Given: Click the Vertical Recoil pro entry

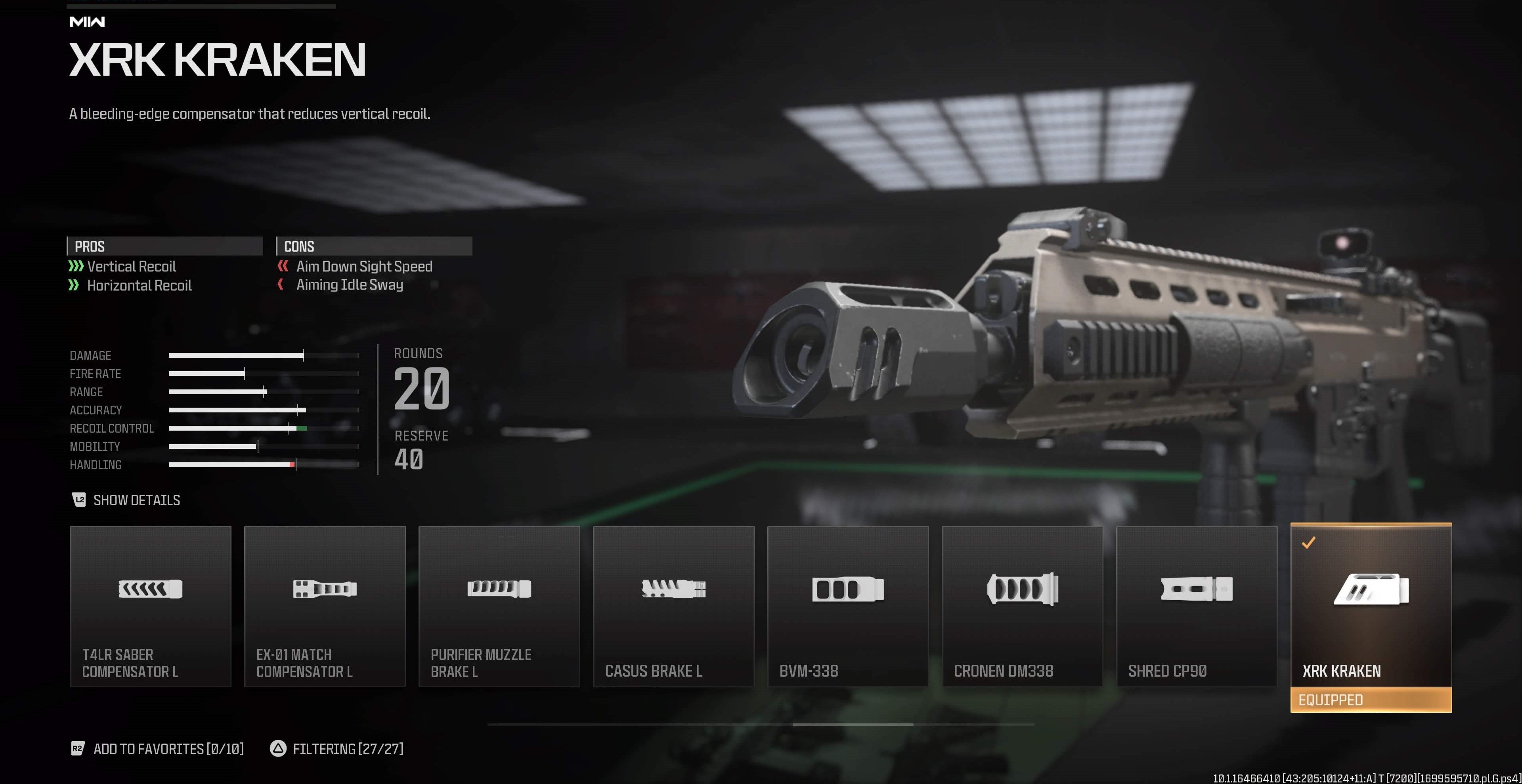Looking at the screenshot, I should pos(131,266).
